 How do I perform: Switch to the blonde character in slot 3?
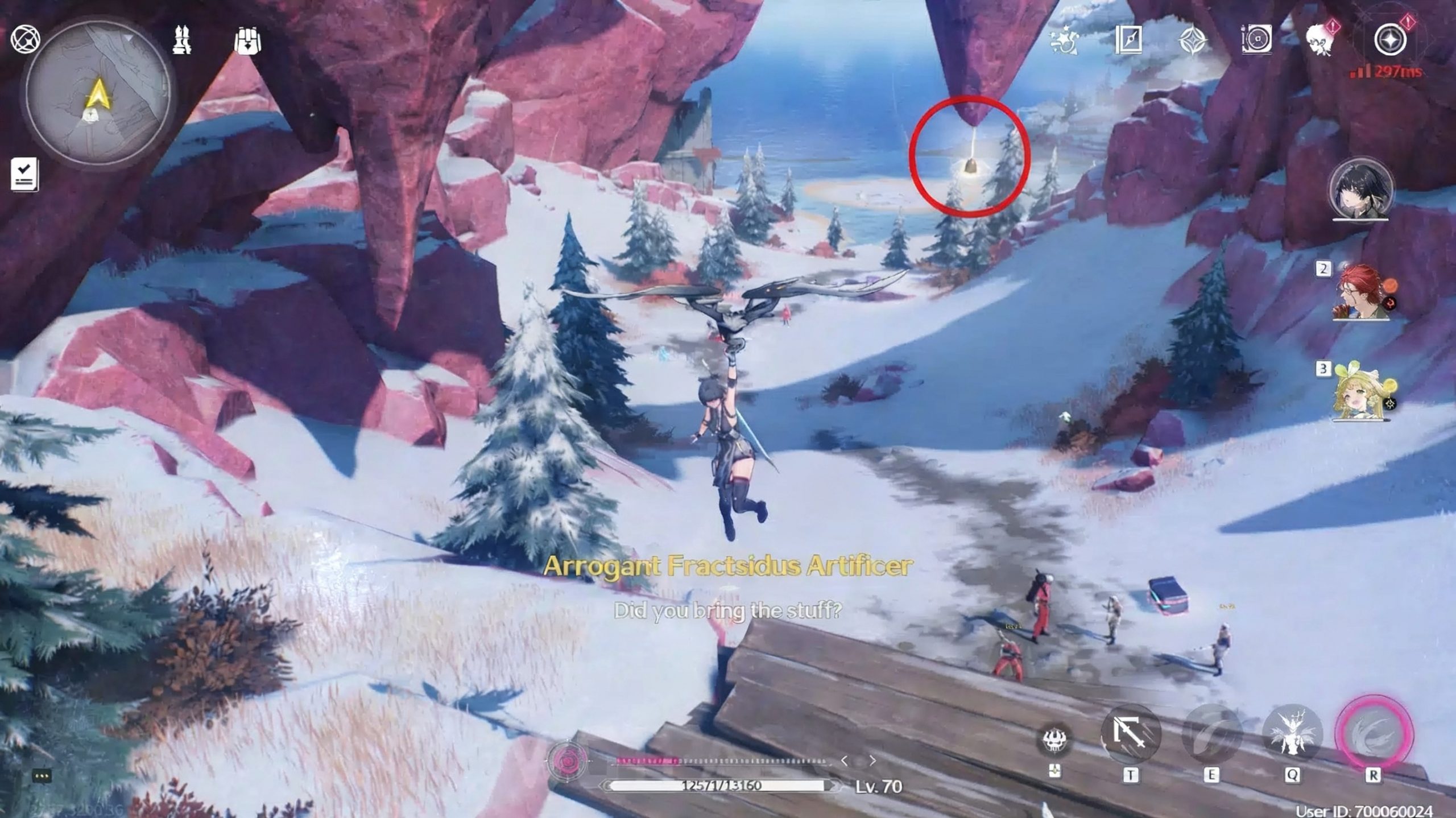[1362, 393]
